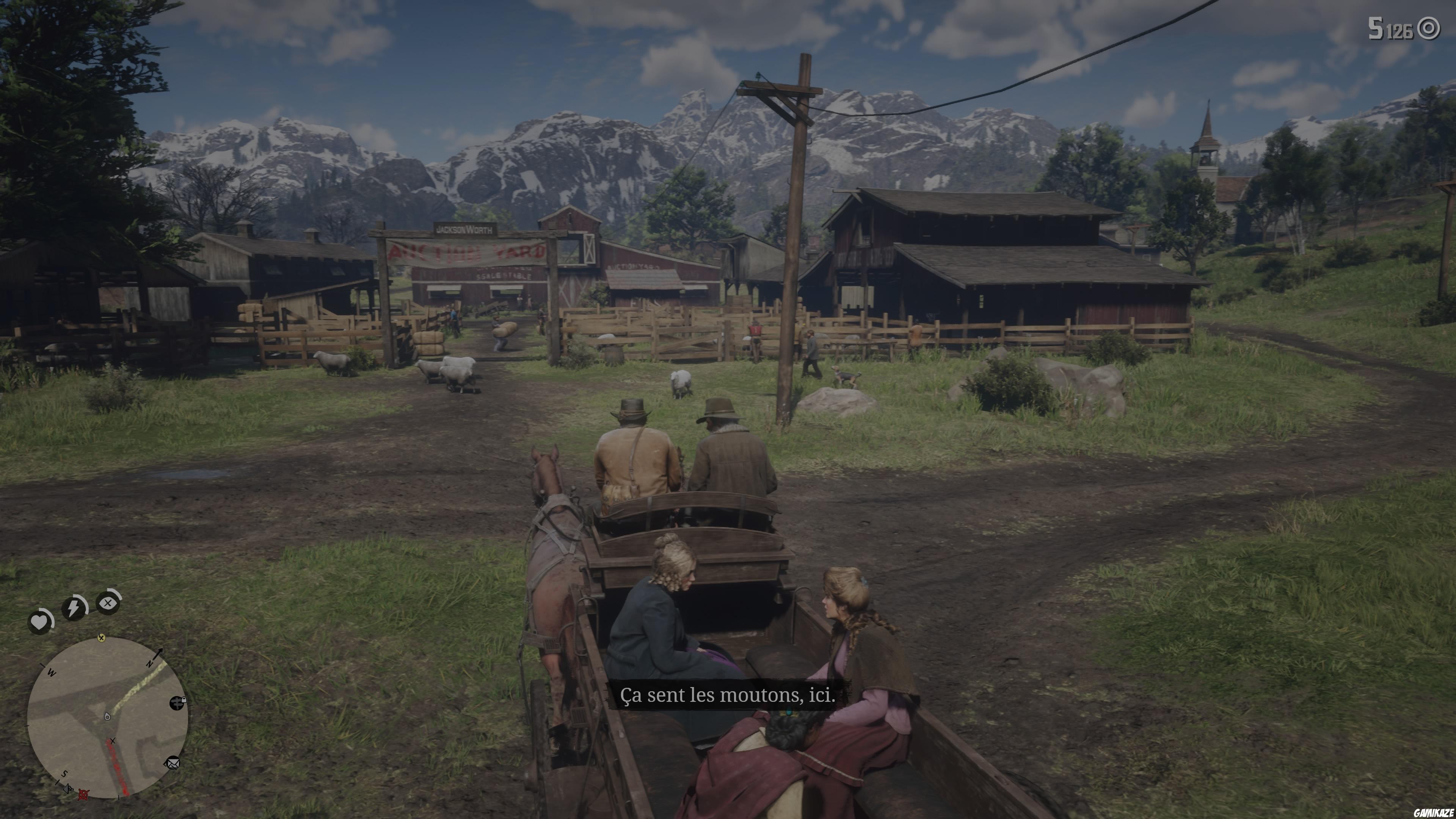This screenshot has width=1456, height=819.
Task: Select the yellow mission marker atop the minimap
Action: point(102,638)
